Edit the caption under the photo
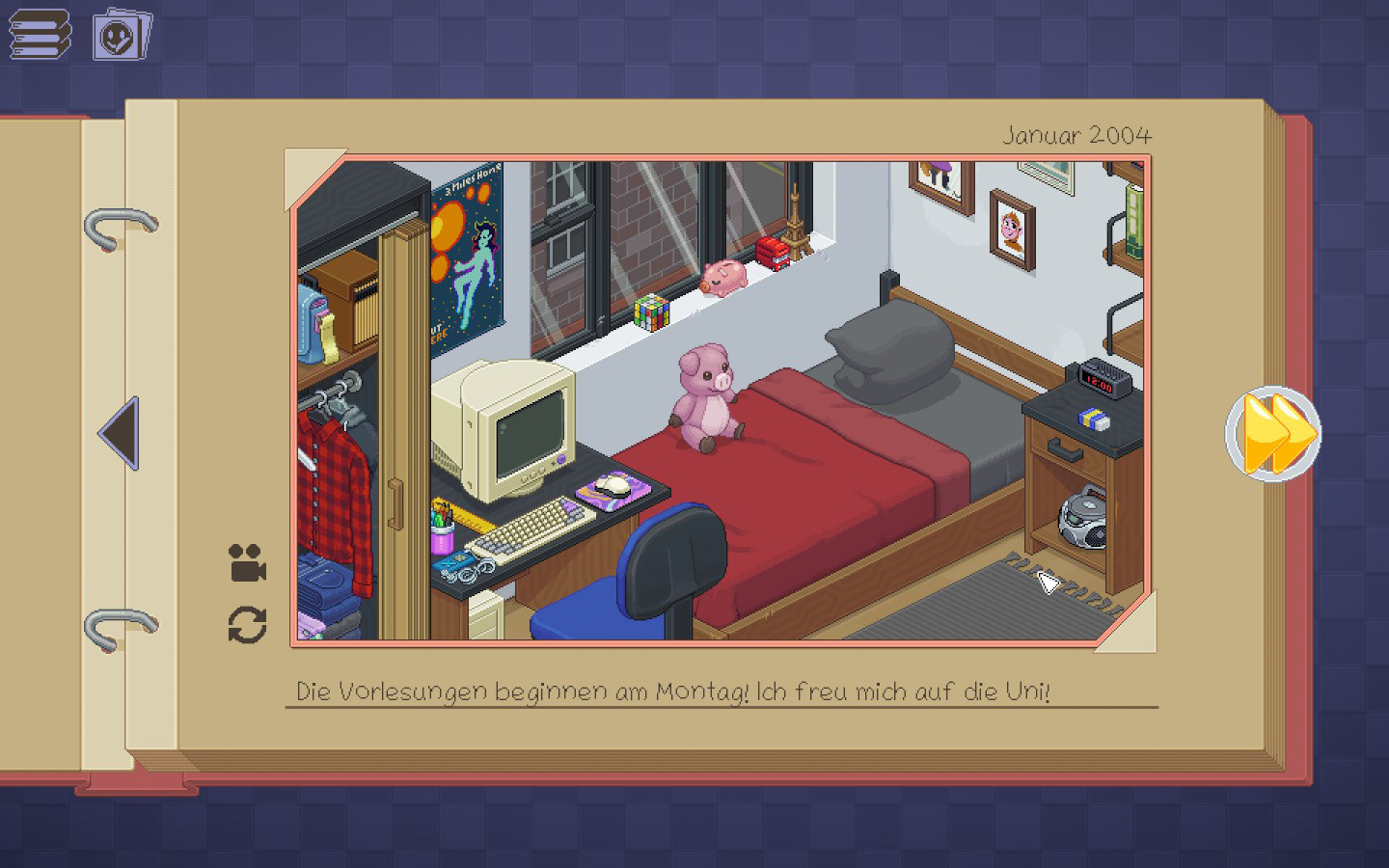Image resolution: width=1389 pixels, height=868 pixels. point(672,692)
